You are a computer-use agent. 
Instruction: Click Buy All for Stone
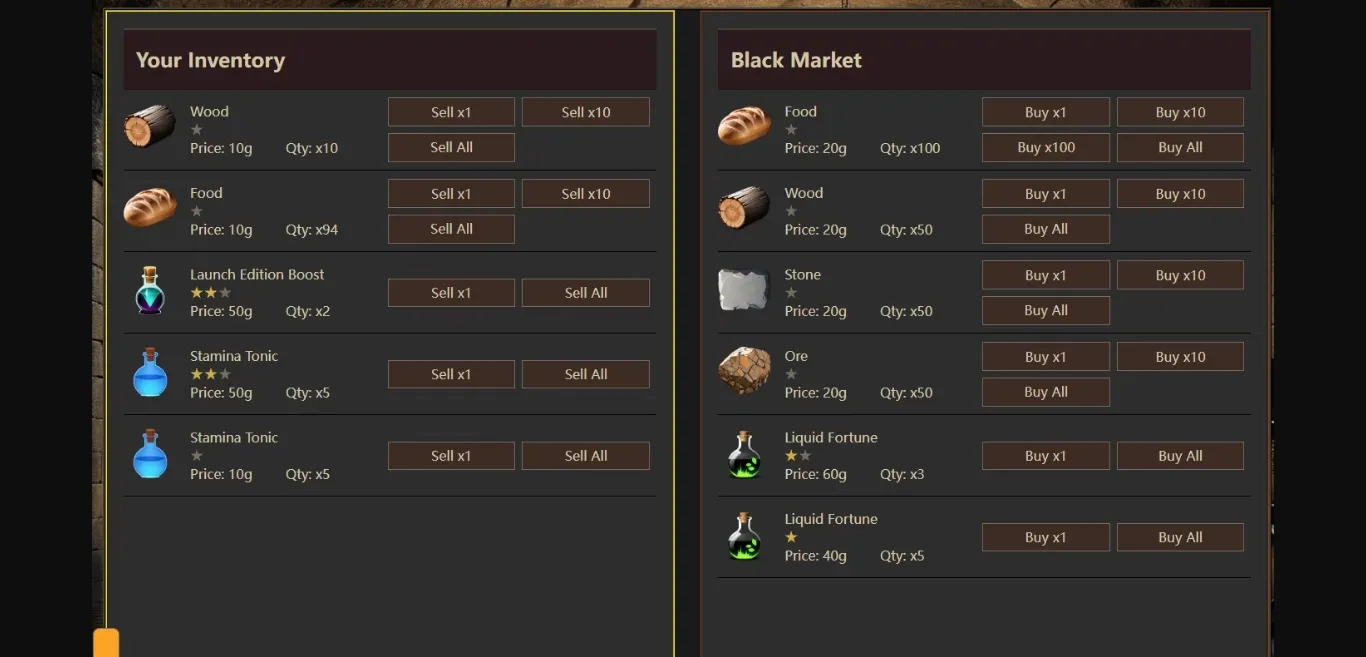click(1045, 310)
